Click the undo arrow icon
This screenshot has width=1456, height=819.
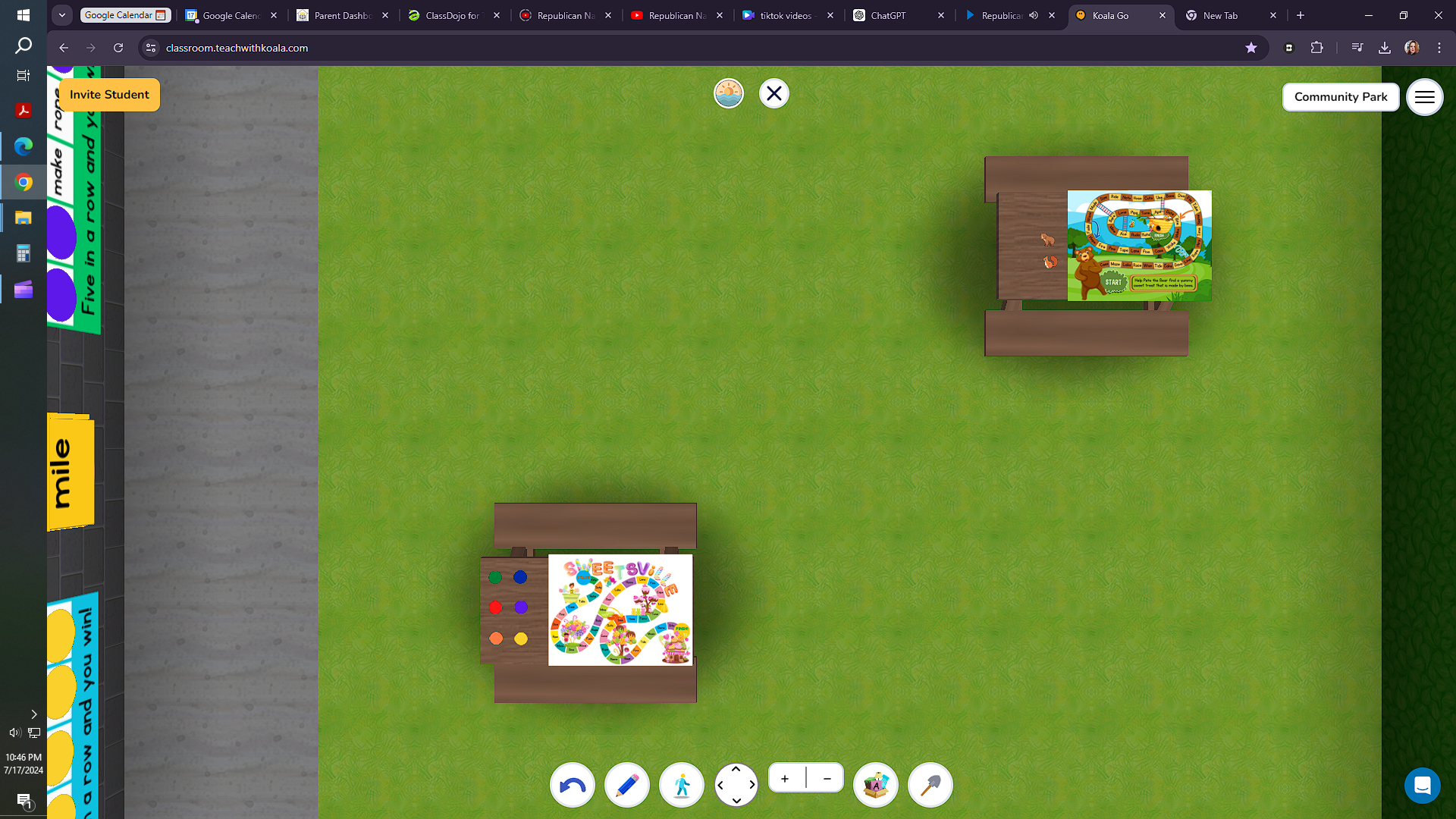tap(572, 785)
